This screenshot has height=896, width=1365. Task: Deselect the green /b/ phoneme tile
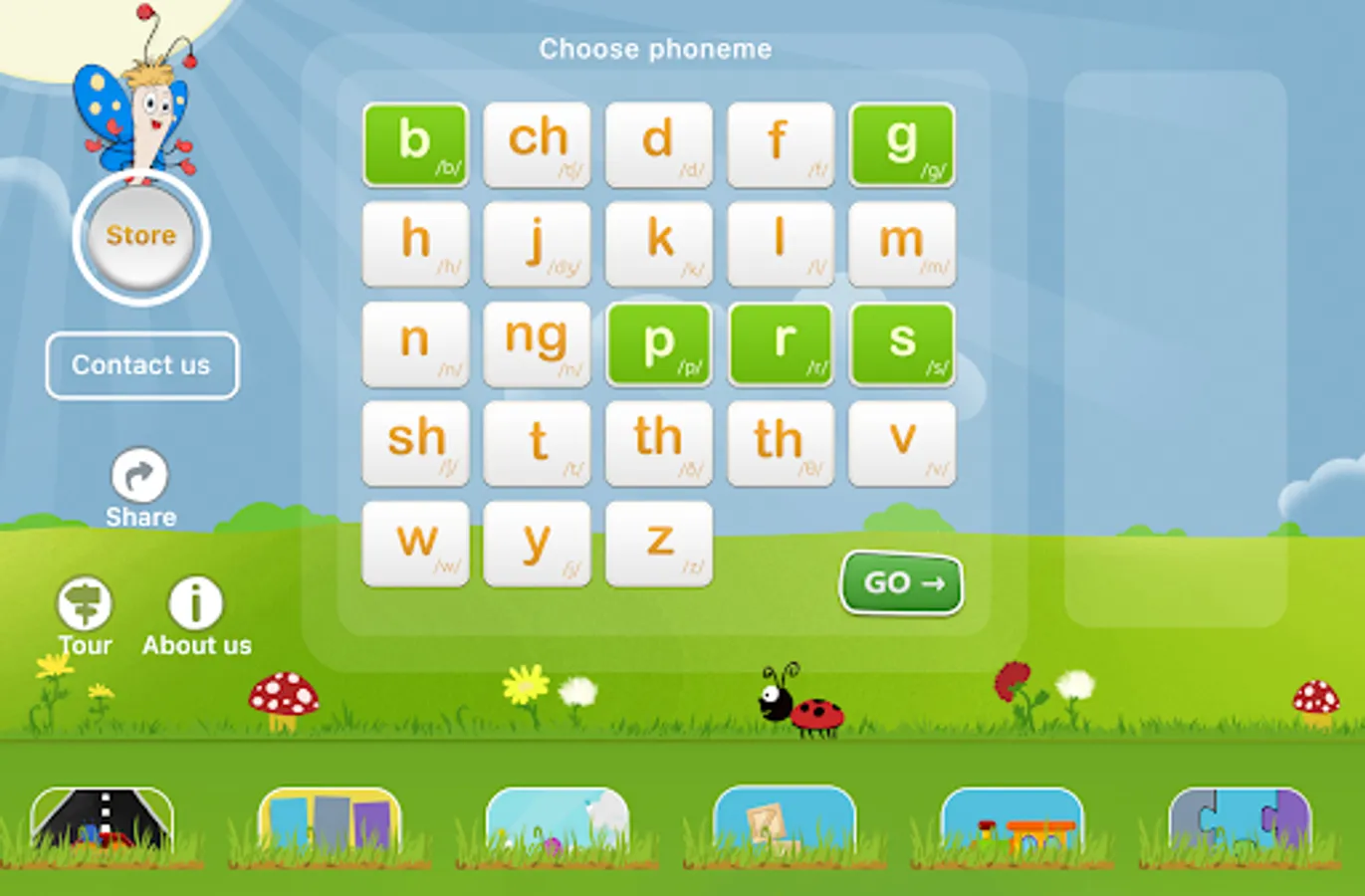(x=415, y=145)
